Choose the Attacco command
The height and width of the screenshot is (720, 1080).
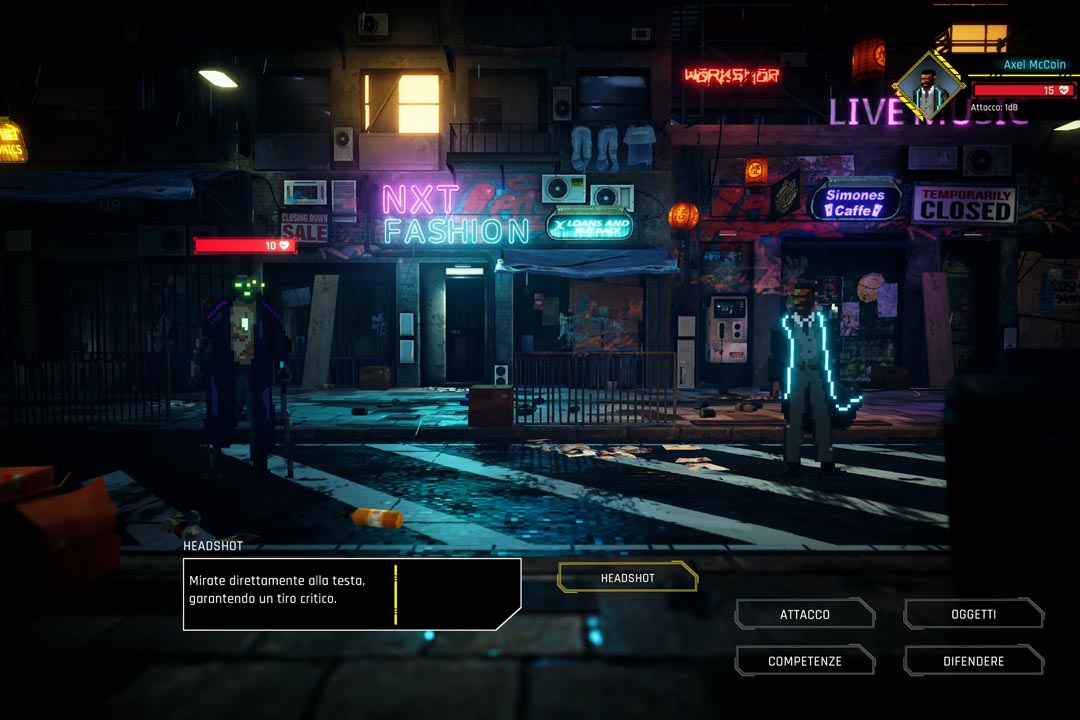[x=805, y=614]
